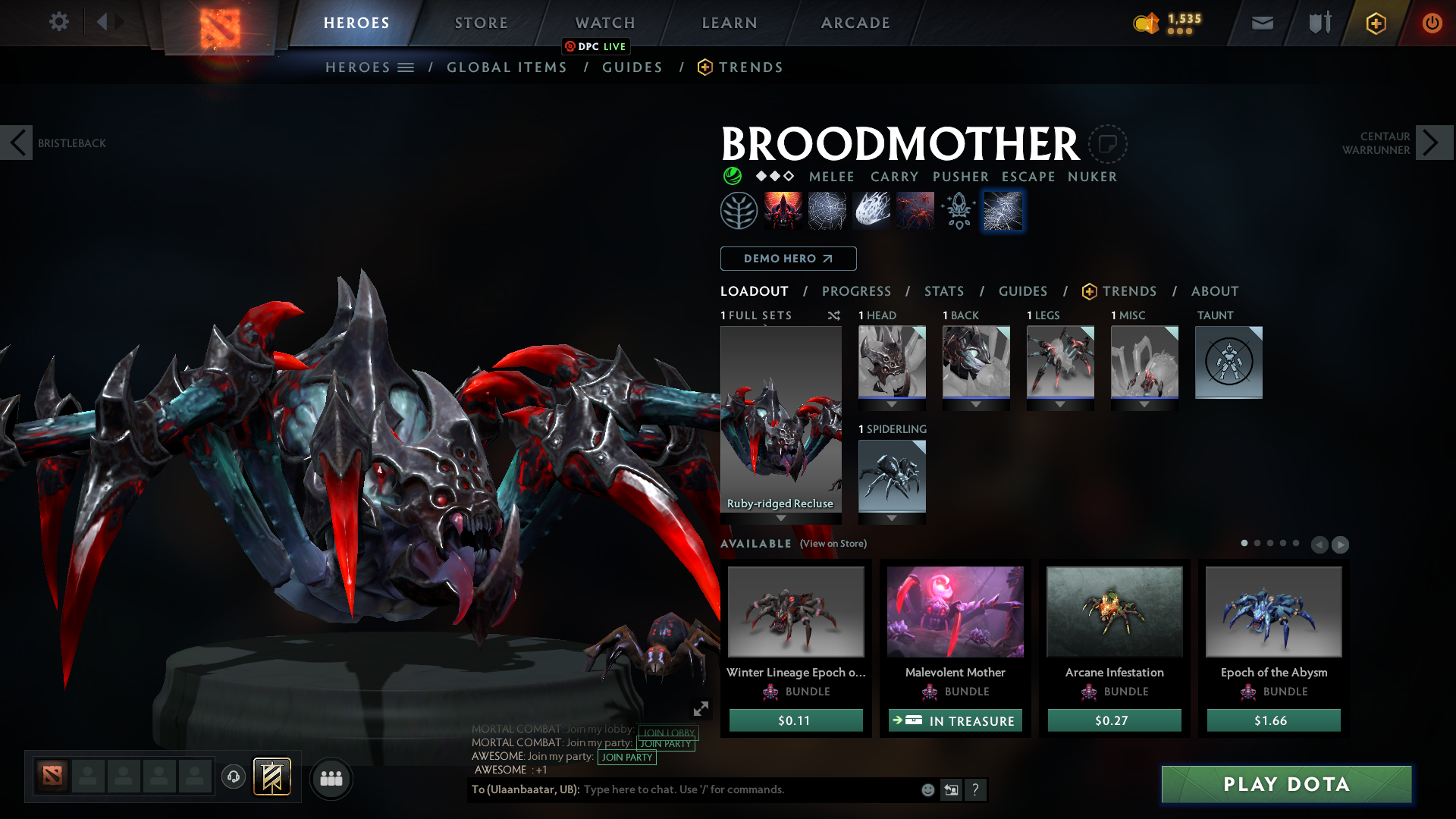Toggle the shuffle icon next to FULL SETS
Screen dimensions: 1456x819
pos(834,315)
